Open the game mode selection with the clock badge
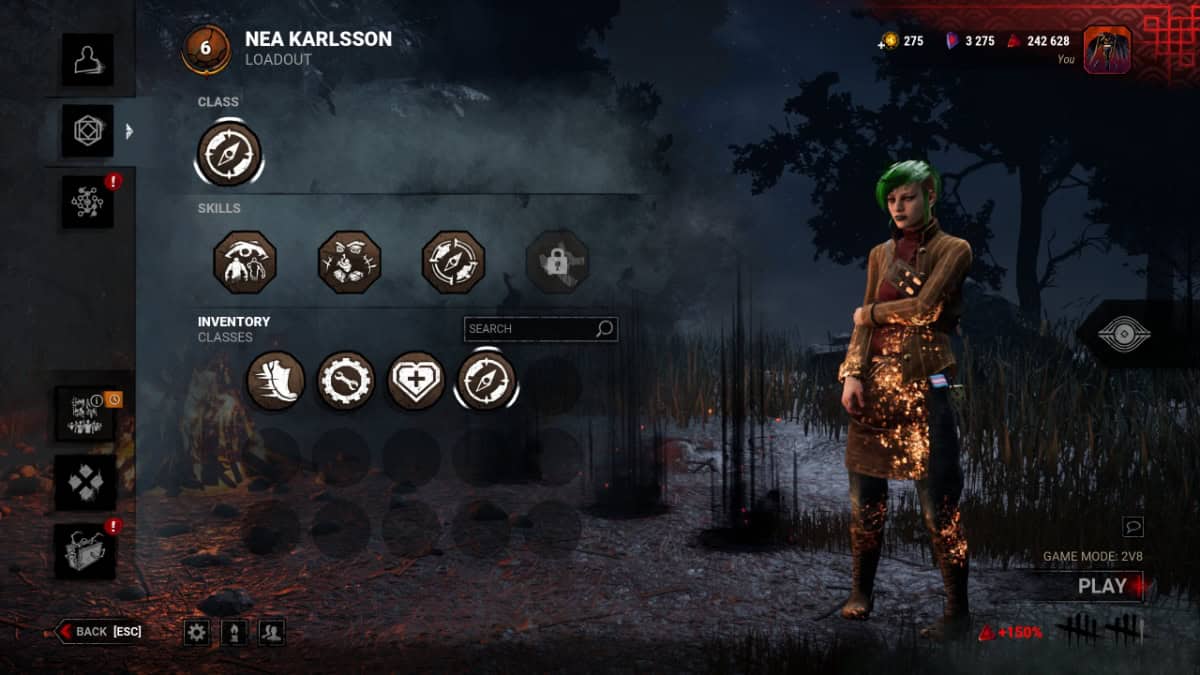Image resolution: width=1200 pixels, height=675 pixels. [x=86, y=413]
